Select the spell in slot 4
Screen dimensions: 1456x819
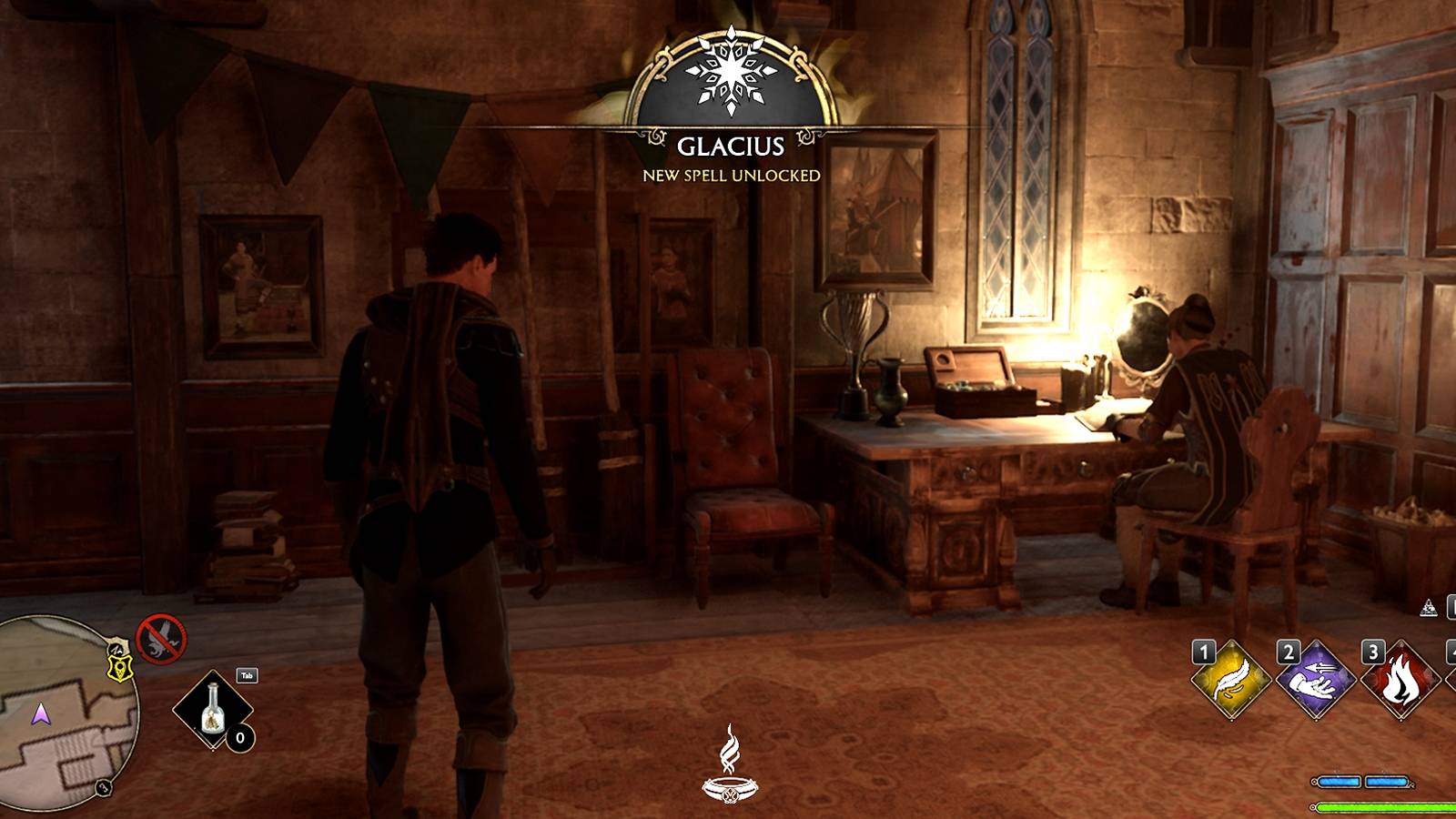pos(1451,679)
